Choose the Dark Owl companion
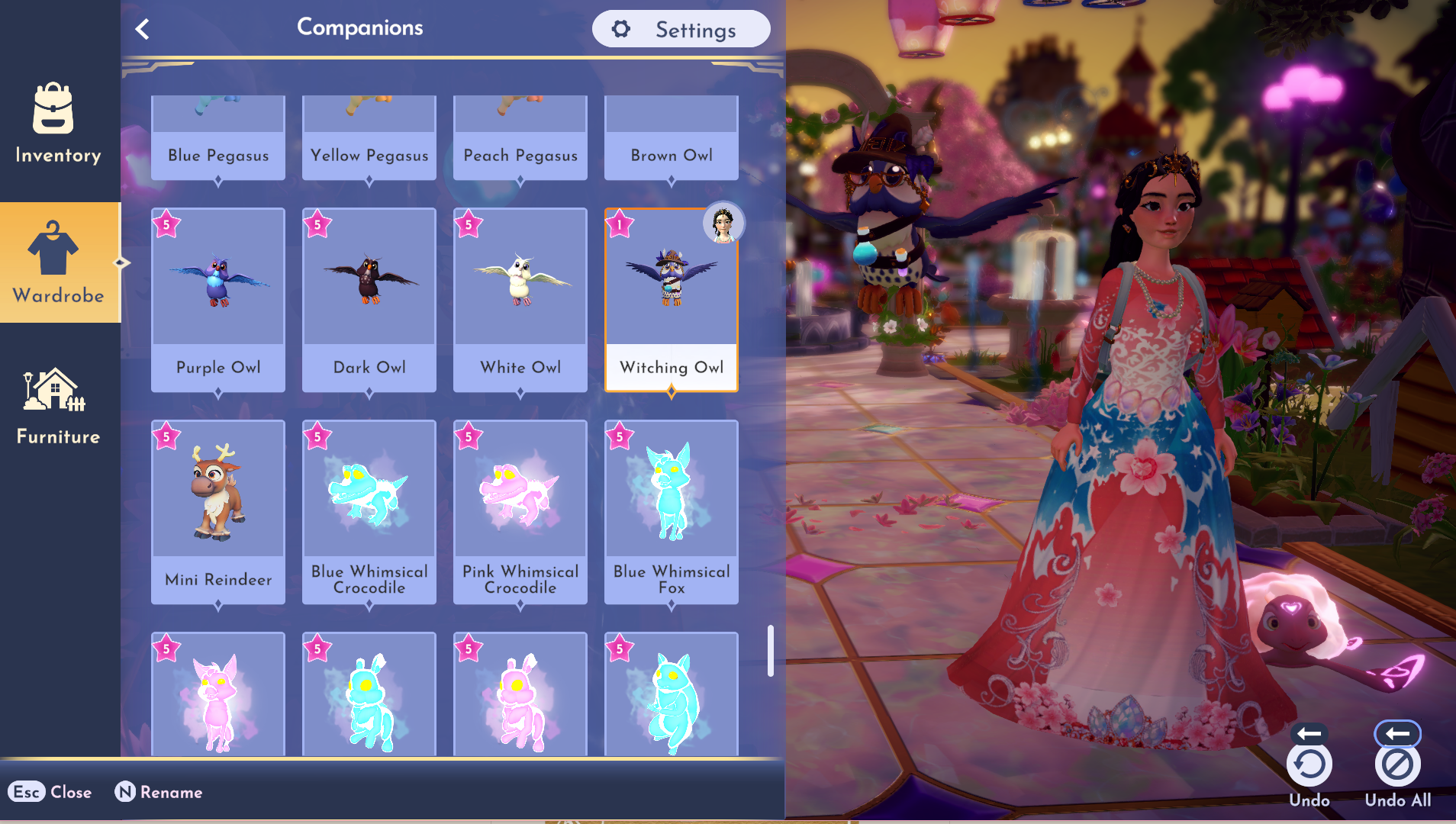1456x824 pixels. [369, 299]
